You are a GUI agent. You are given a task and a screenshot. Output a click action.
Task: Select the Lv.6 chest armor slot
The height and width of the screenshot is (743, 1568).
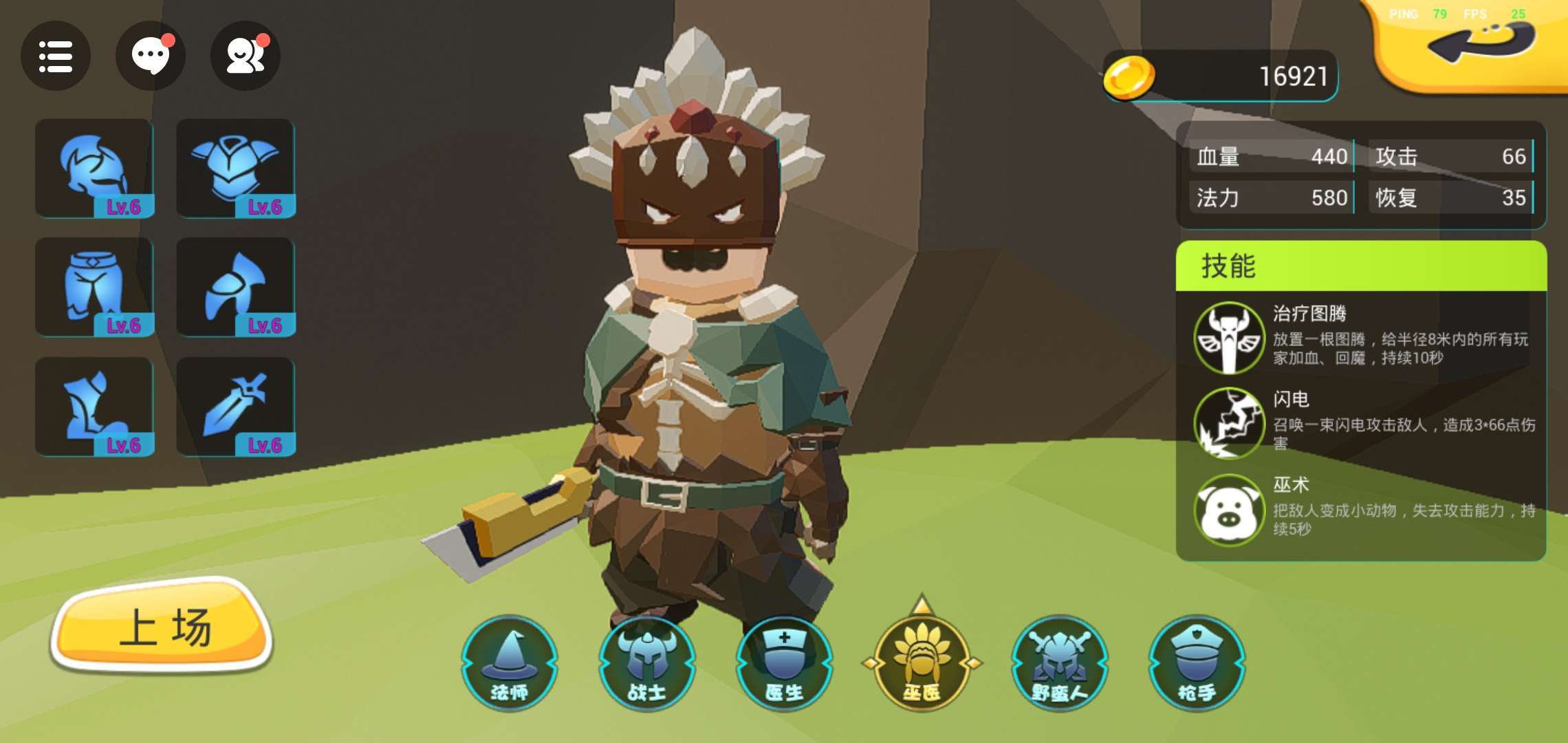236,169
